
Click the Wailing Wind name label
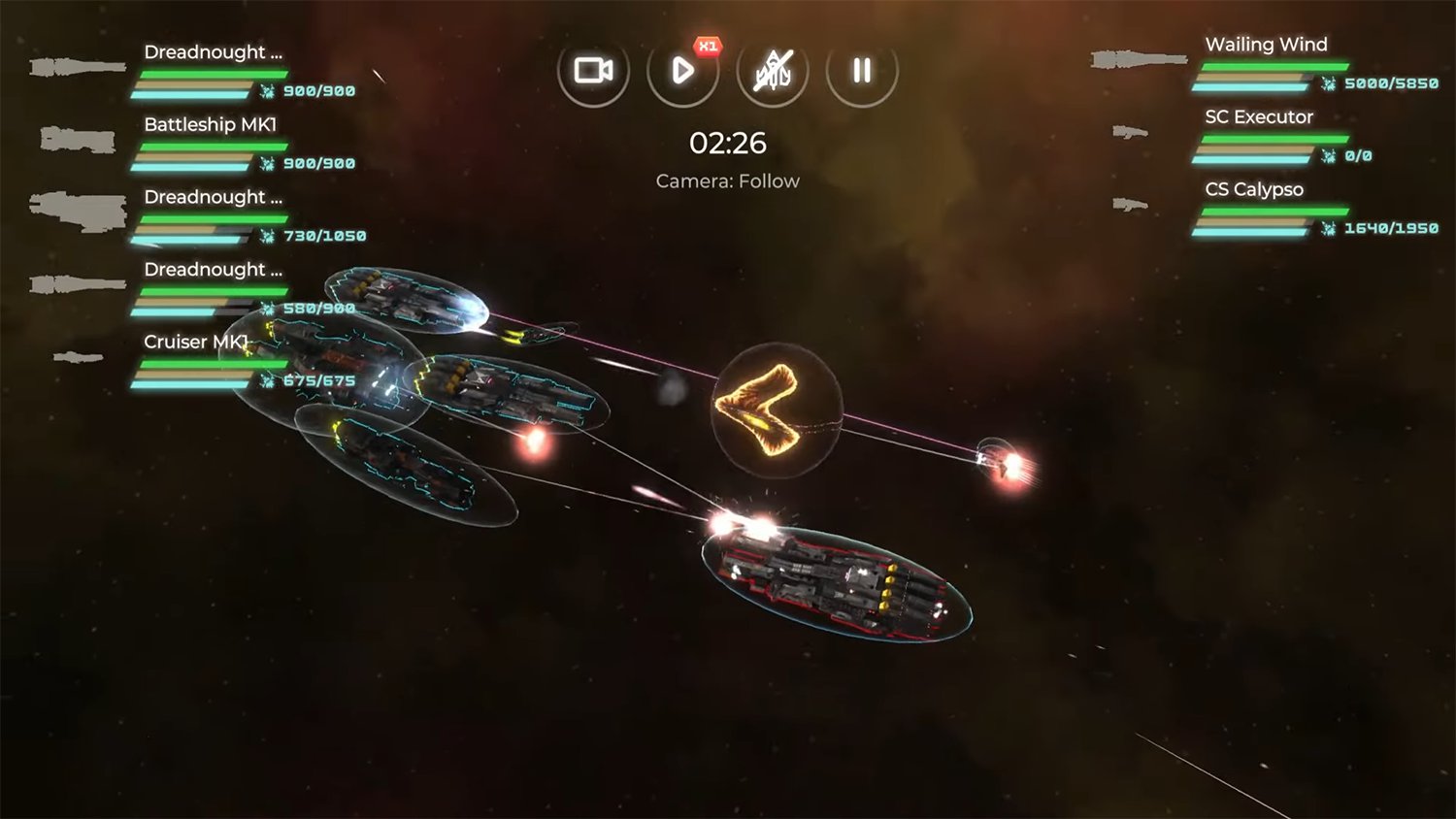coord(1267,45)
